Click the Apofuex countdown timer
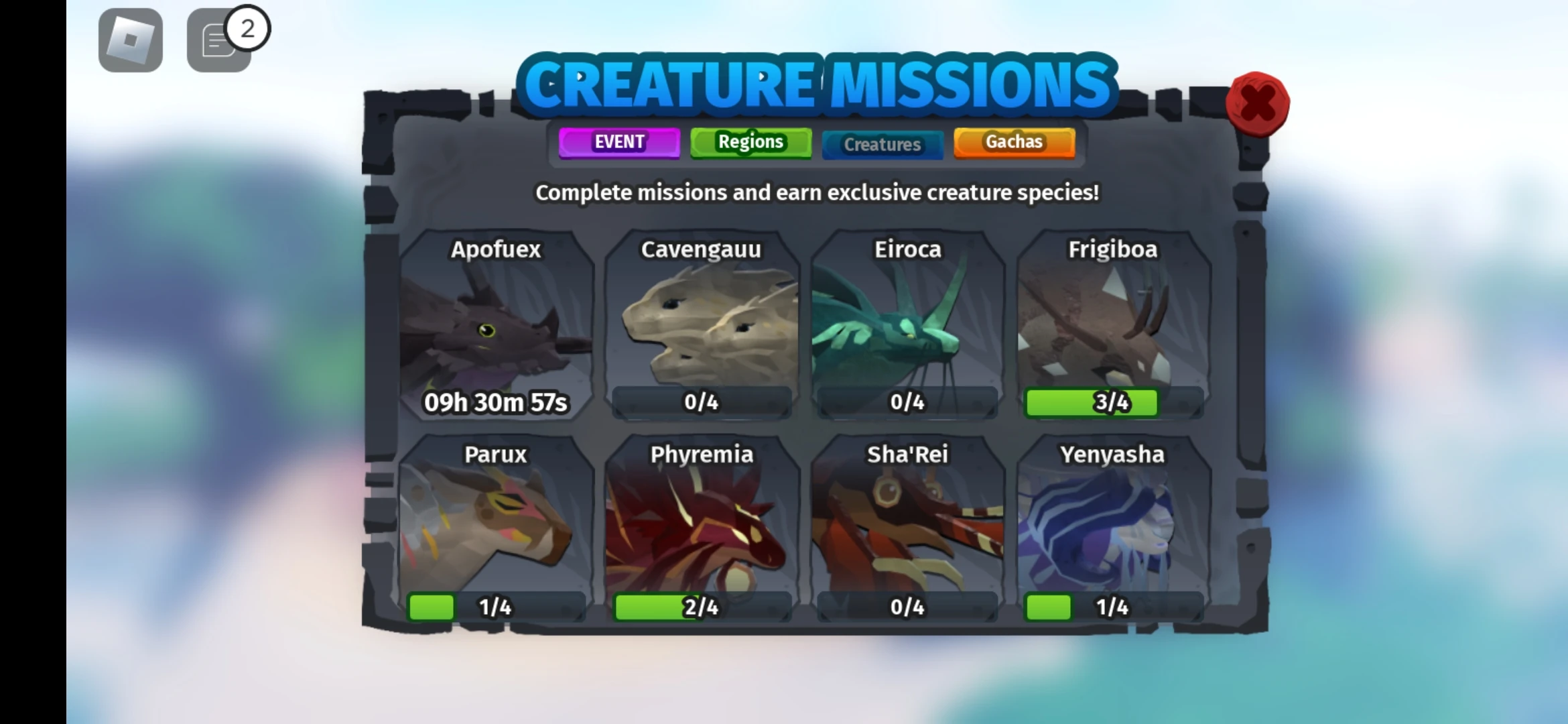Image resolution: width=1568 pixels, height=724 pixels. pos(496,402)
